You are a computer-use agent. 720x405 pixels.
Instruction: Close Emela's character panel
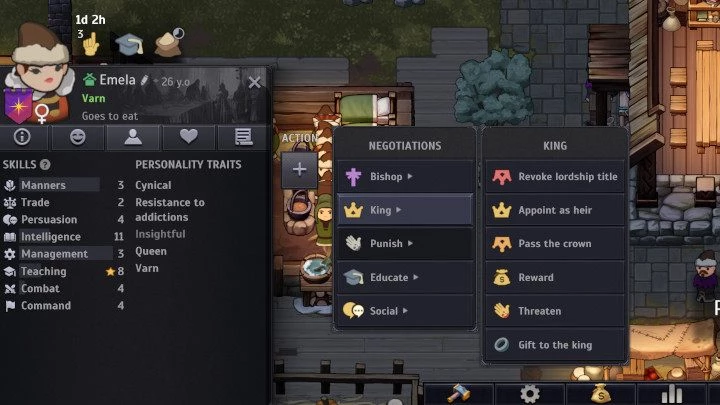pyautogui.click(x=254, y=83)
